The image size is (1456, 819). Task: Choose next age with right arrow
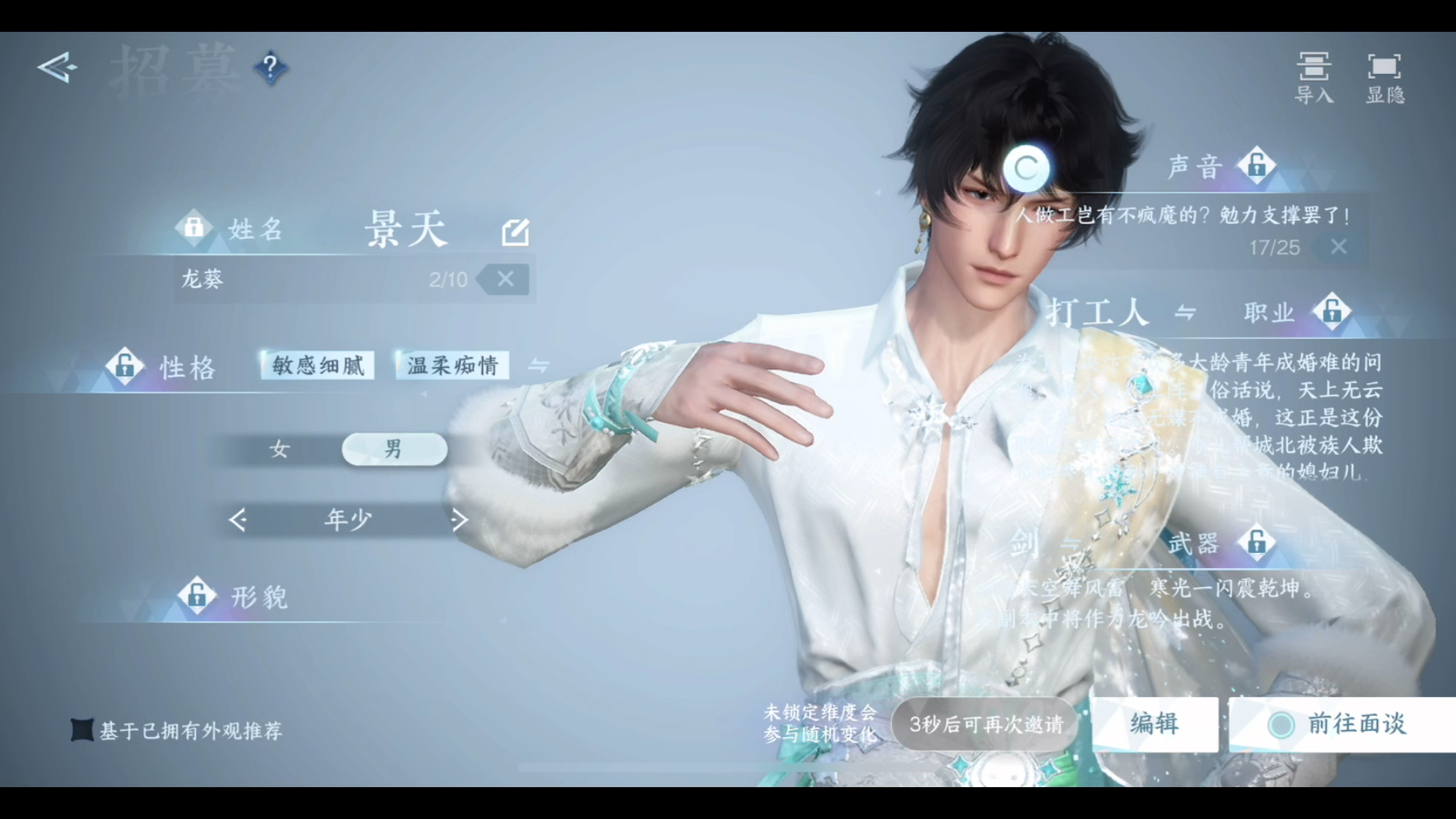coord(459,520)
